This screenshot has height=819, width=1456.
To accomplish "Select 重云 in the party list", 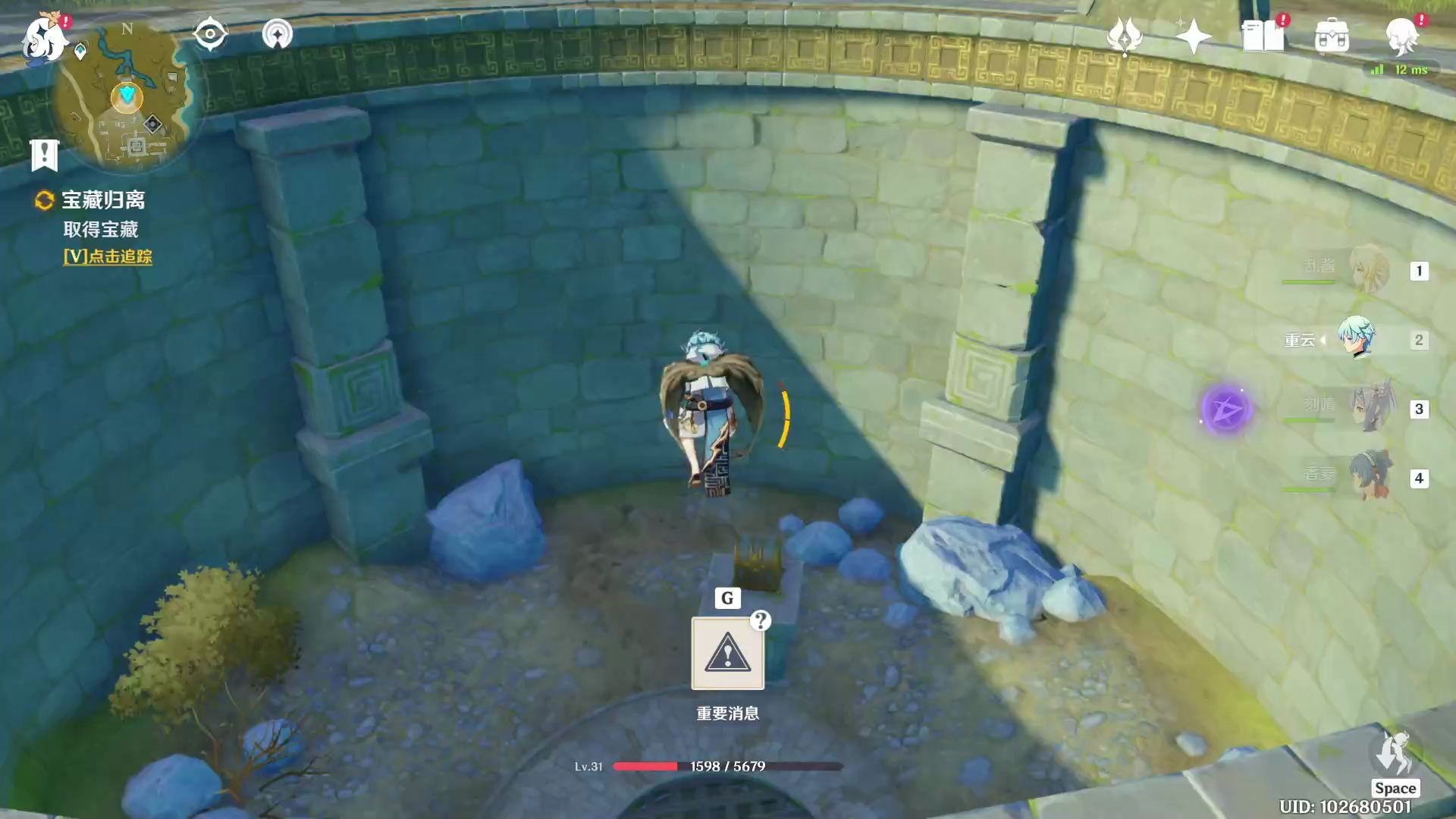I will [x=1357, y=339].
